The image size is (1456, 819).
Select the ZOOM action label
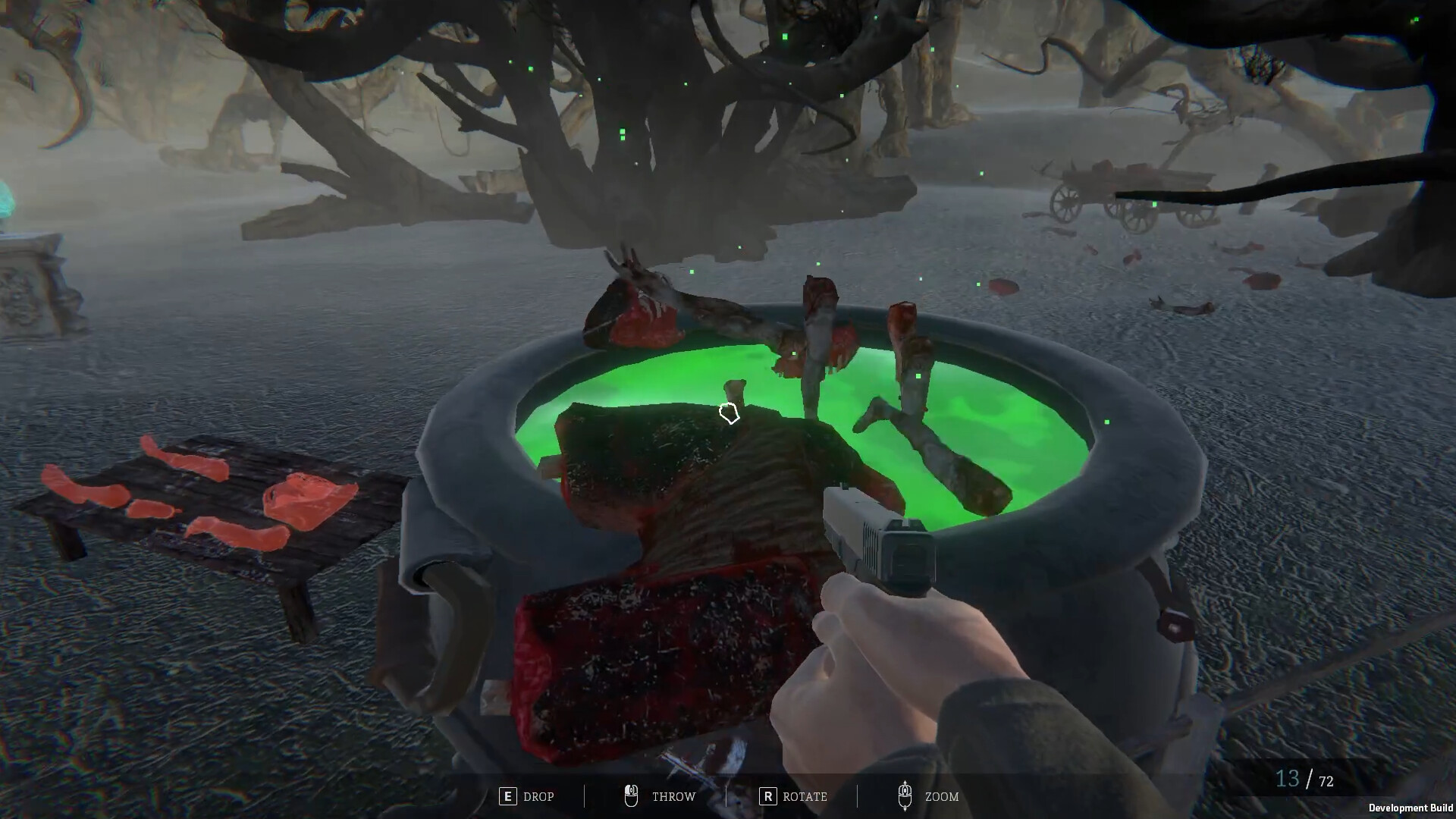940,796
